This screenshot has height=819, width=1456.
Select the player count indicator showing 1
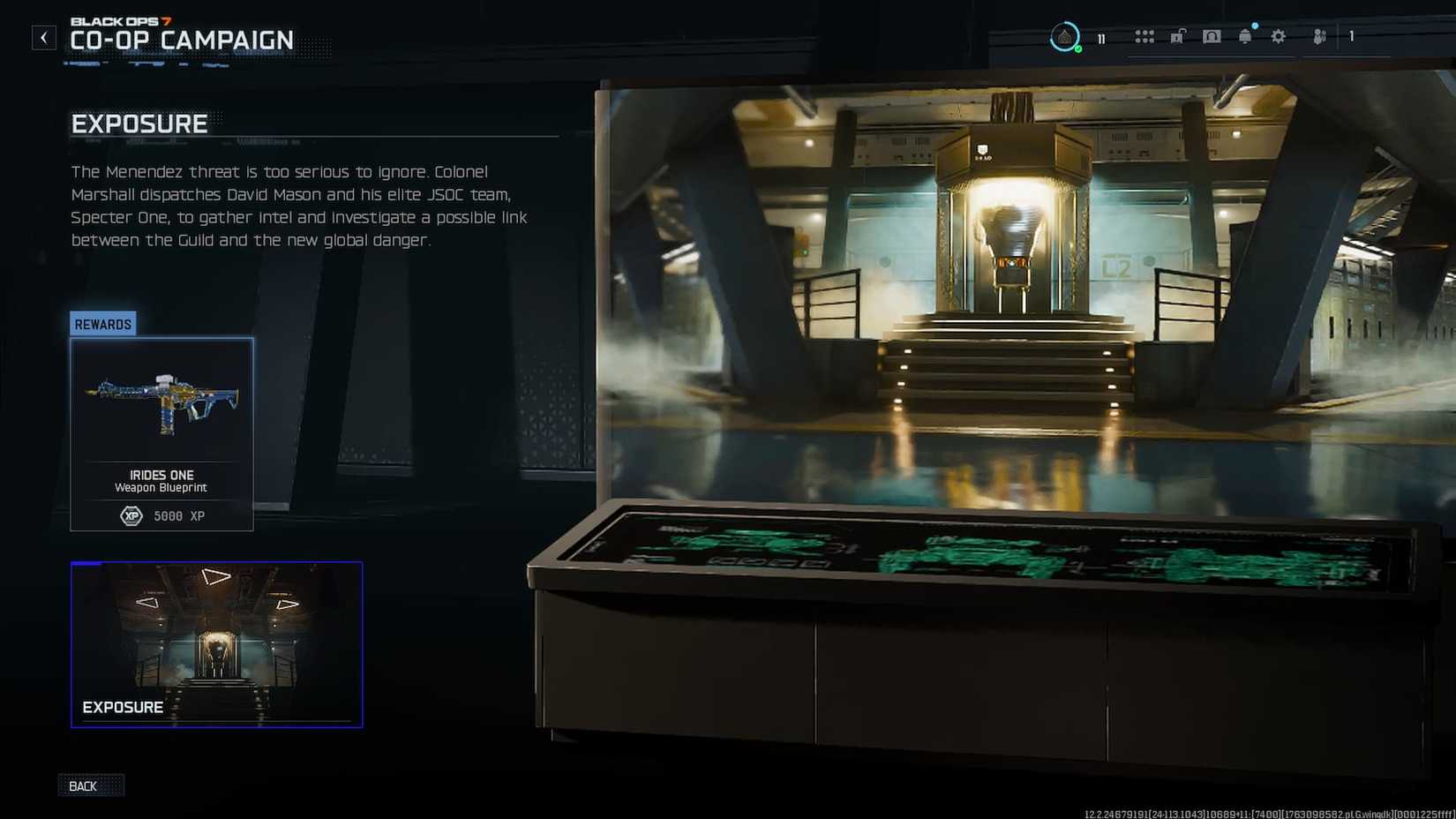click(1350, 36)
